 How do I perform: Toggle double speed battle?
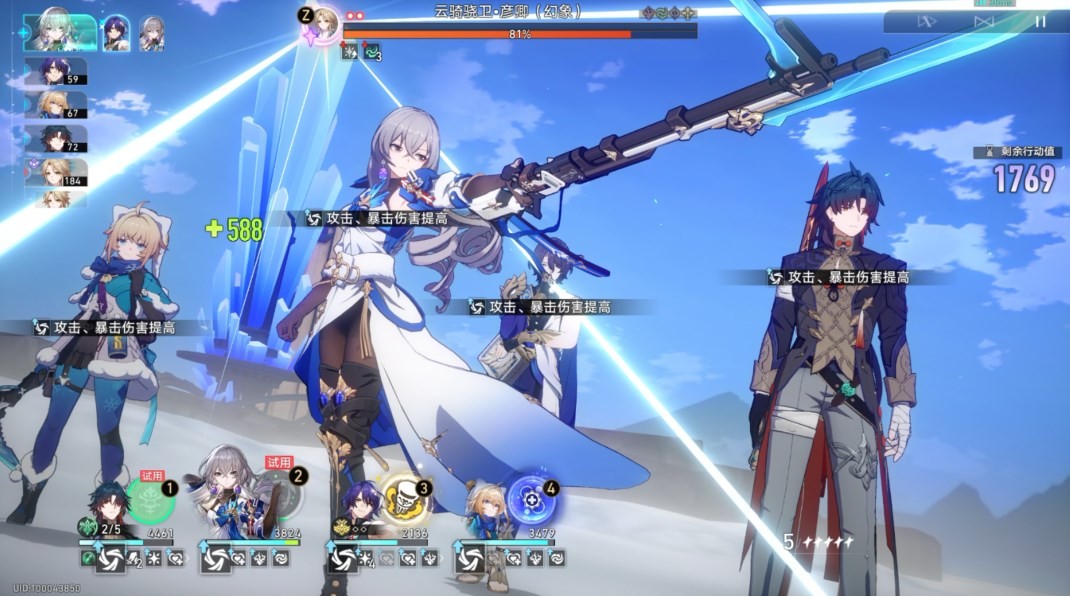984,21
